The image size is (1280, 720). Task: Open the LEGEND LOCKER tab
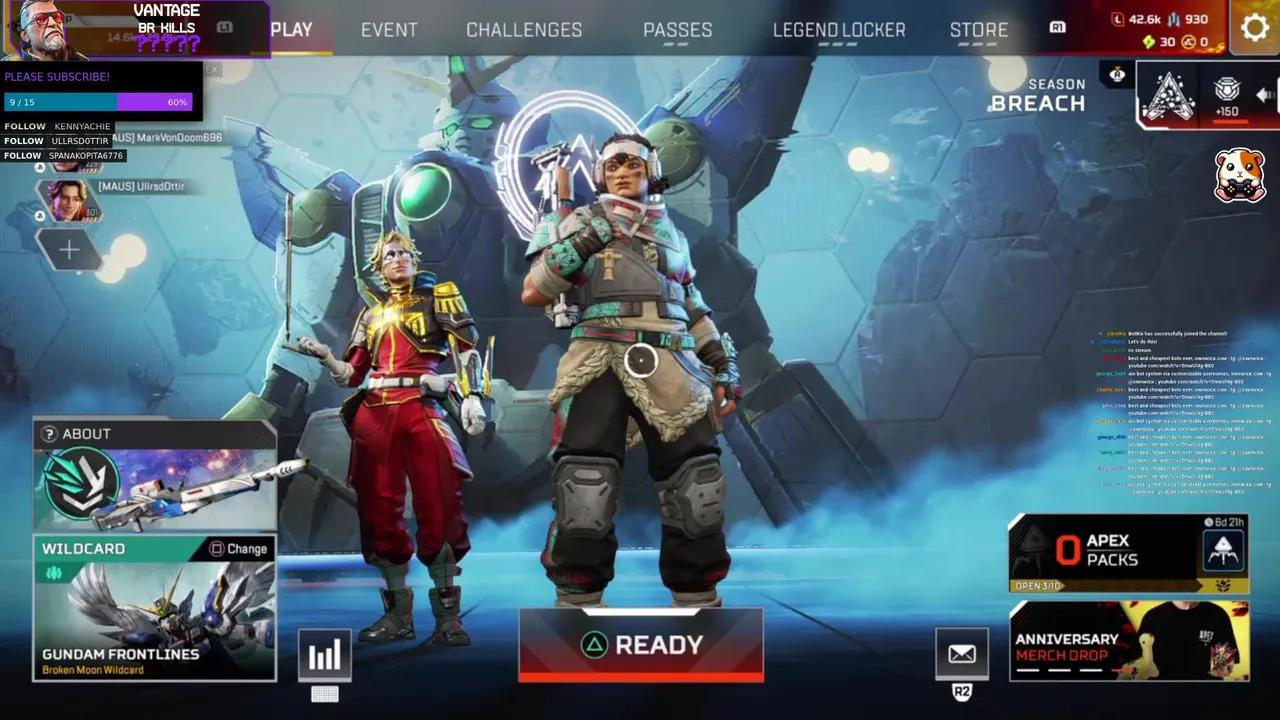coord(838,30)
